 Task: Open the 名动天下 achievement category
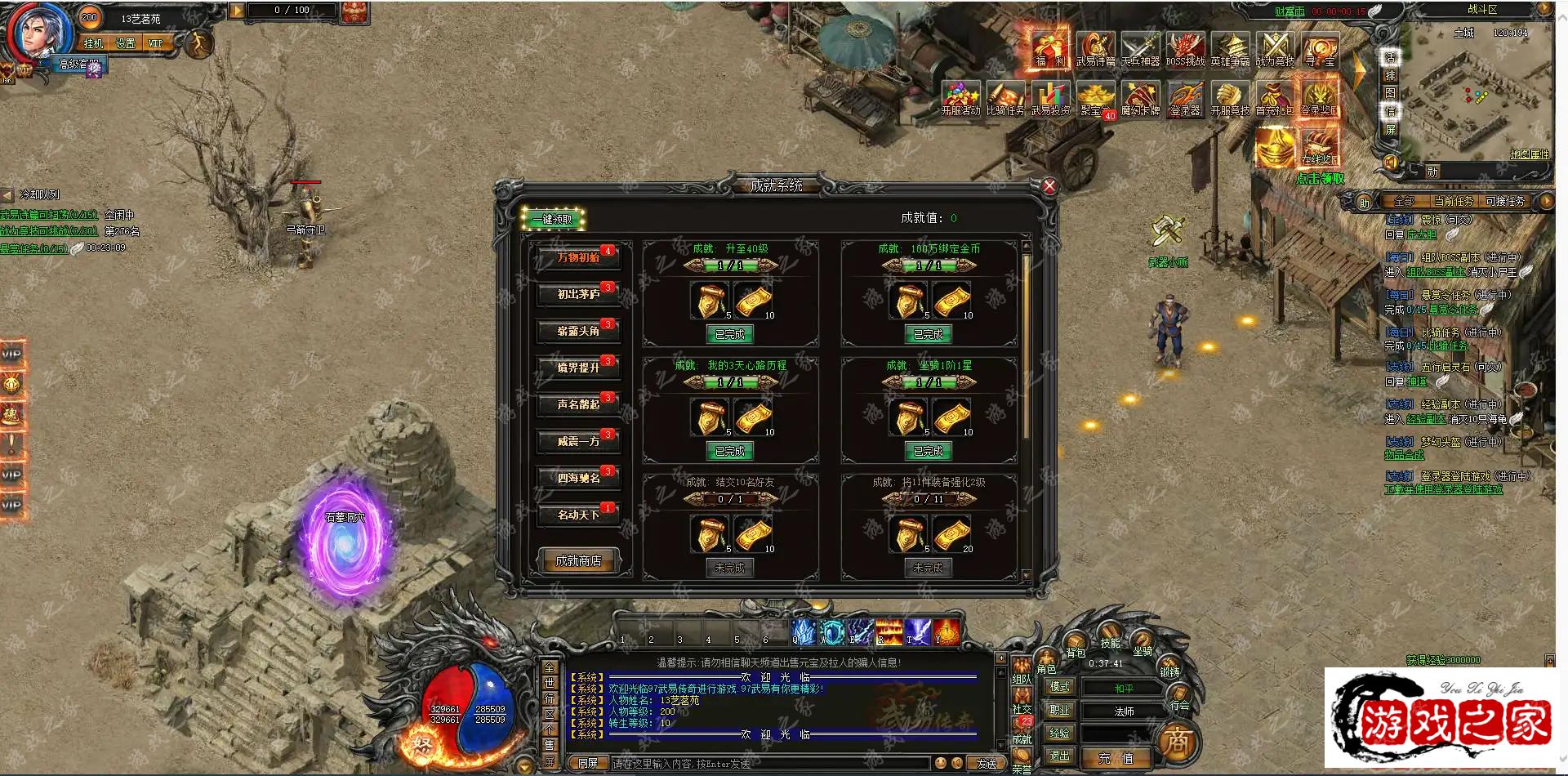click(x=578, y=515)
